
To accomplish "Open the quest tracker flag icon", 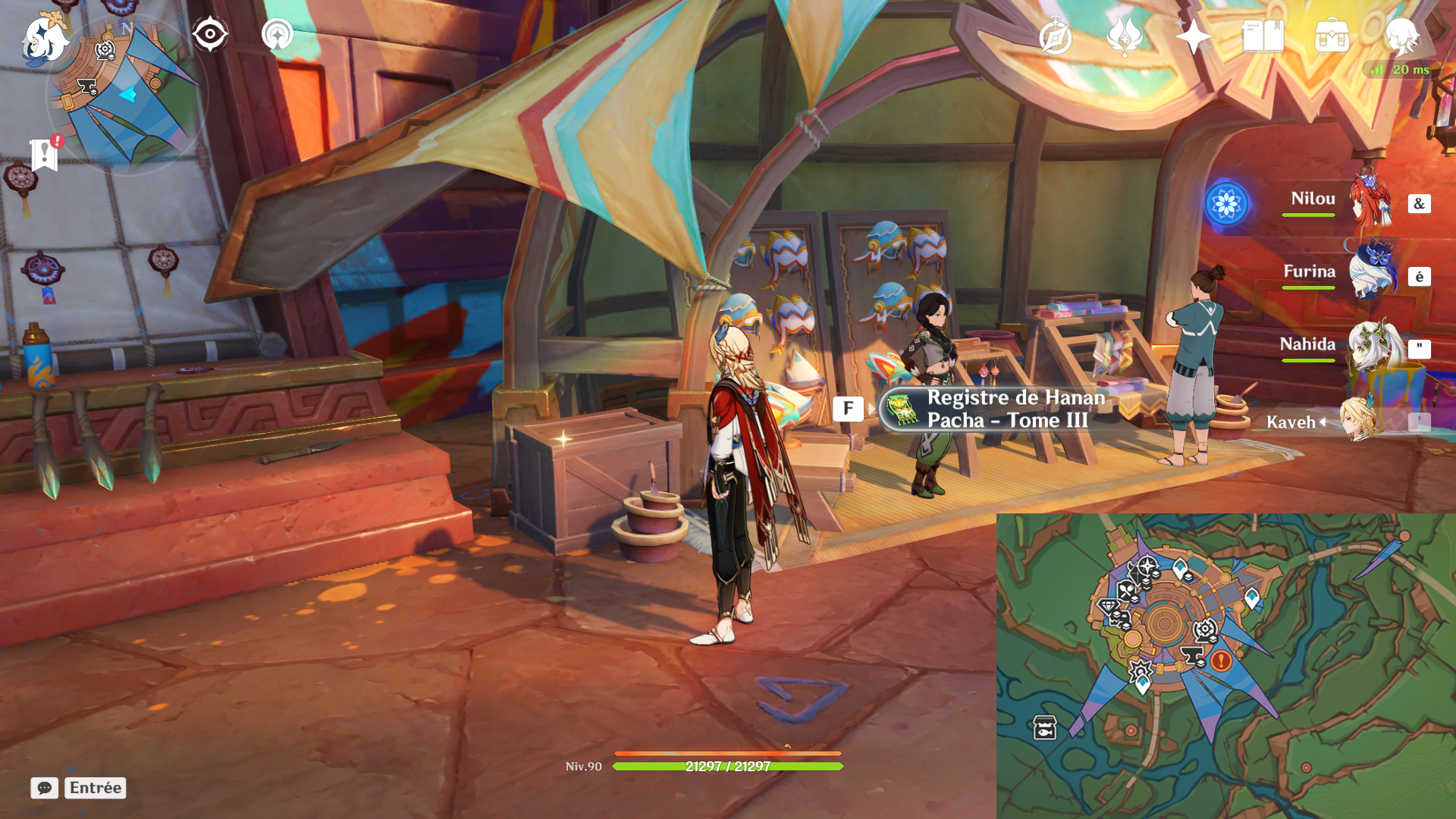I will (45, 155).
